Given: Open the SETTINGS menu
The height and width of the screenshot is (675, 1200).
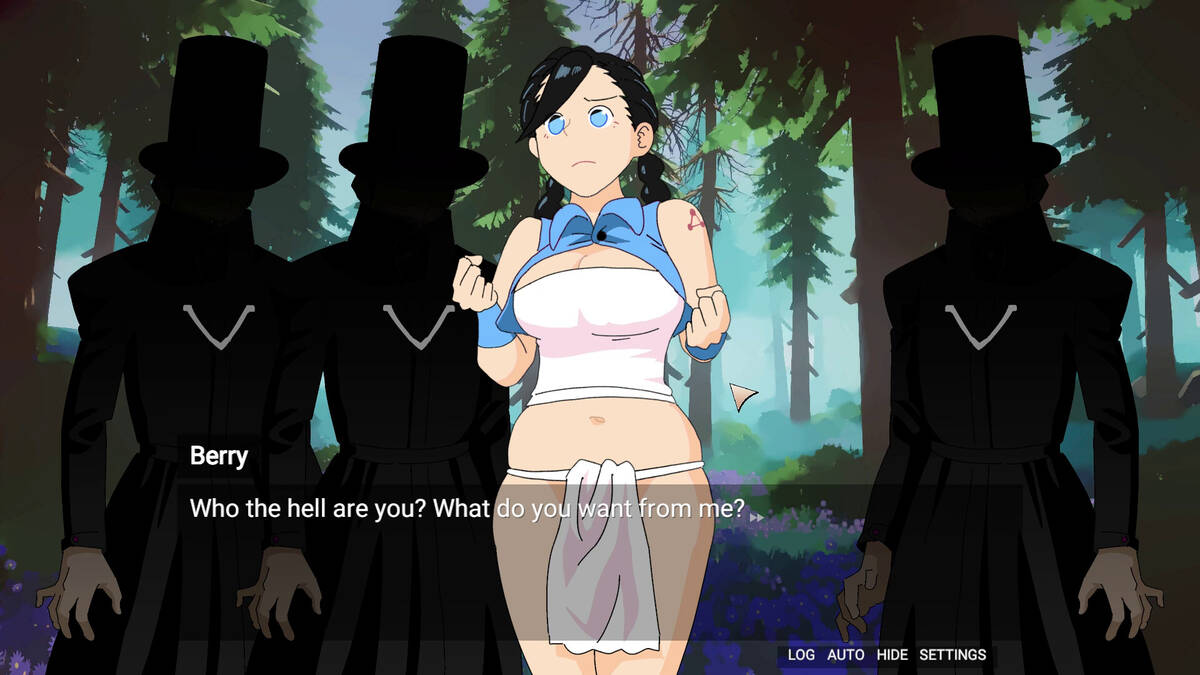Looking at the screenshot, I should click(x=952, y=655).
